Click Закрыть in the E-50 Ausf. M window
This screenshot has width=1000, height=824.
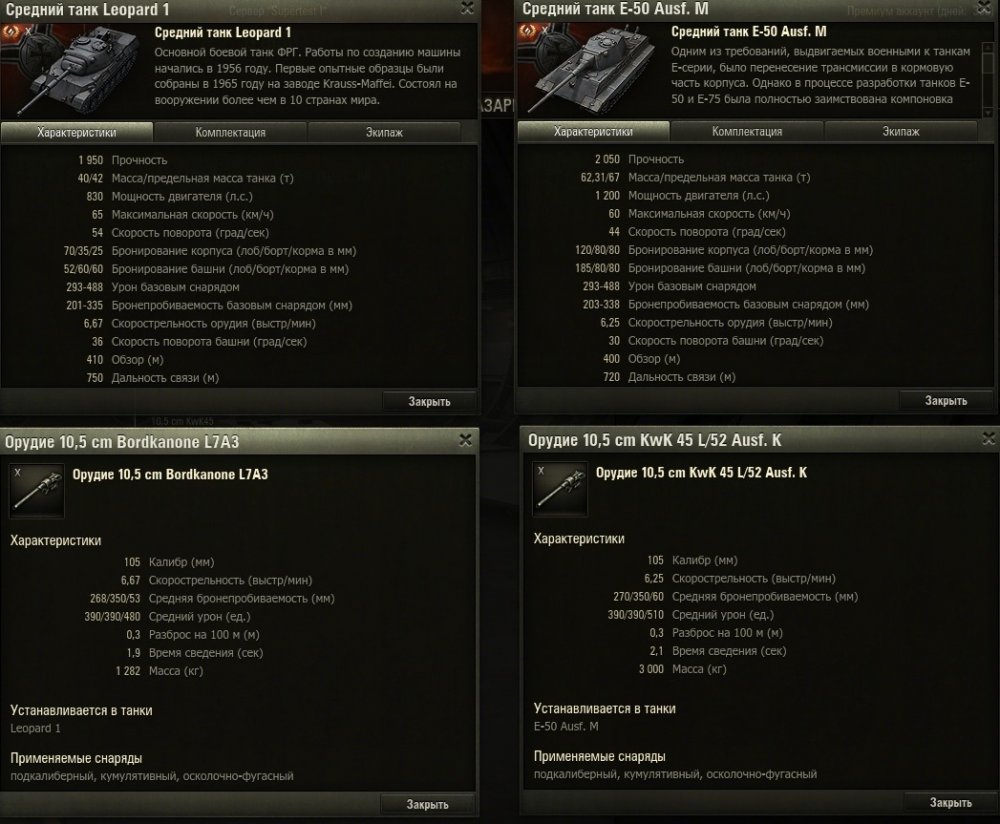pyautogui.click(x=946, y=401)
